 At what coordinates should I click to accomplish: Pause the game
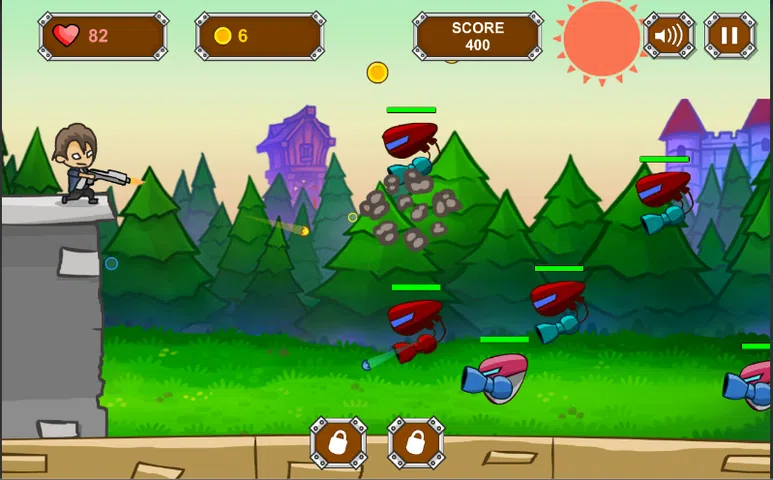point(730,37)
